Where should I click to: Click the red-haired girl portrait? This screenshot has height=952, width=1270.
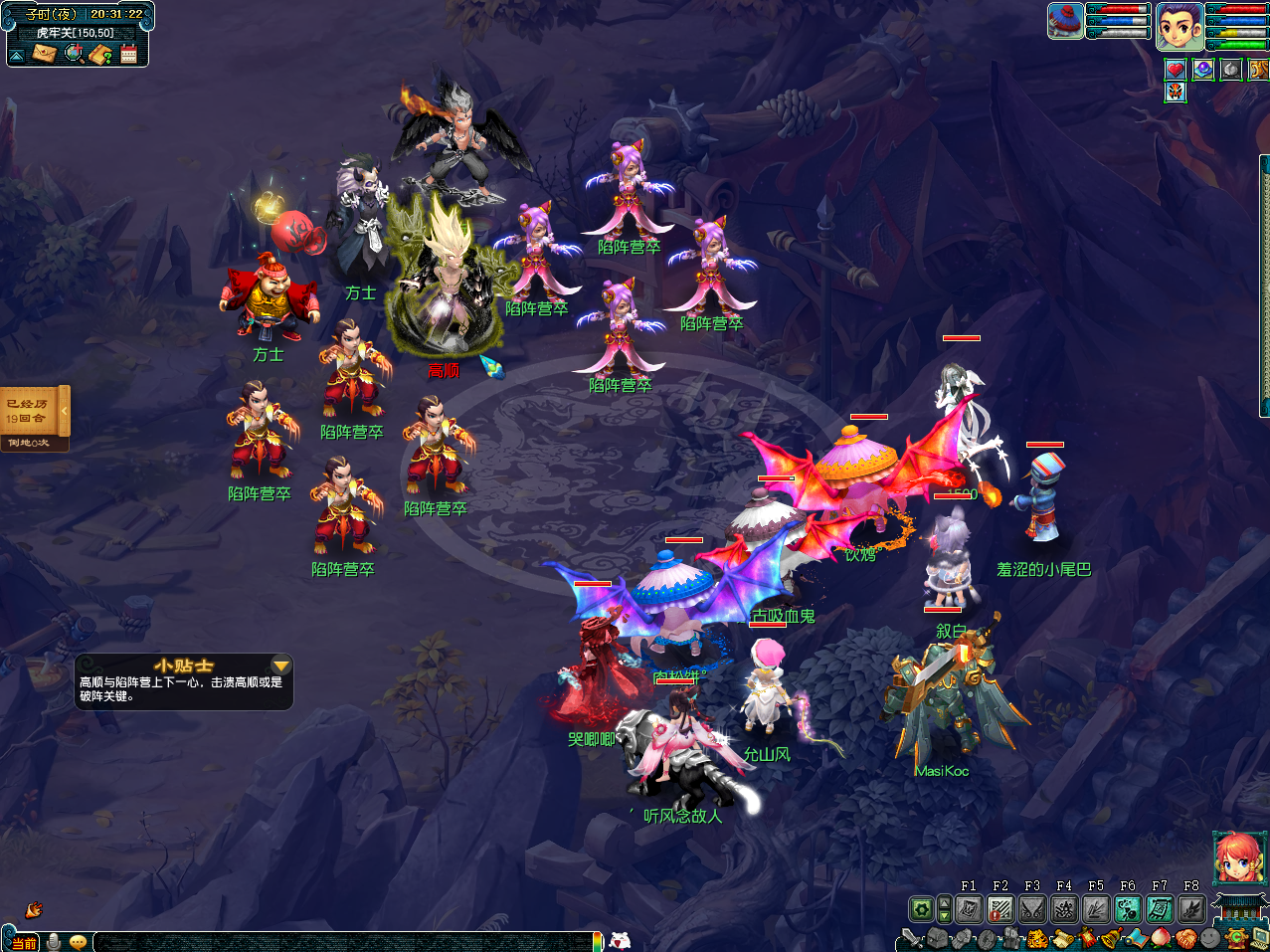(x=1238, y=857)
